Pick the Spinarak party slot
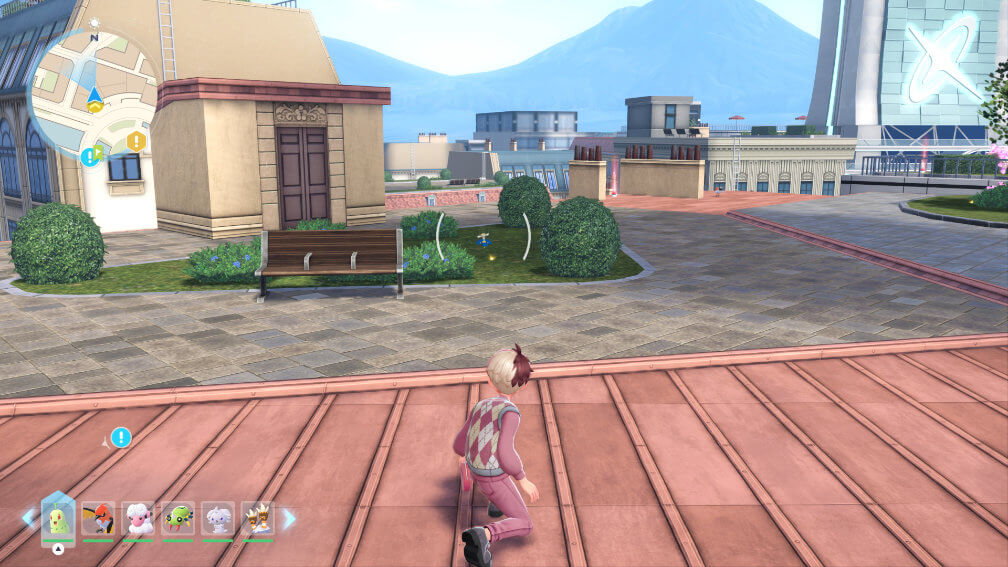The image size is (1008, 567). click(178, 518)
